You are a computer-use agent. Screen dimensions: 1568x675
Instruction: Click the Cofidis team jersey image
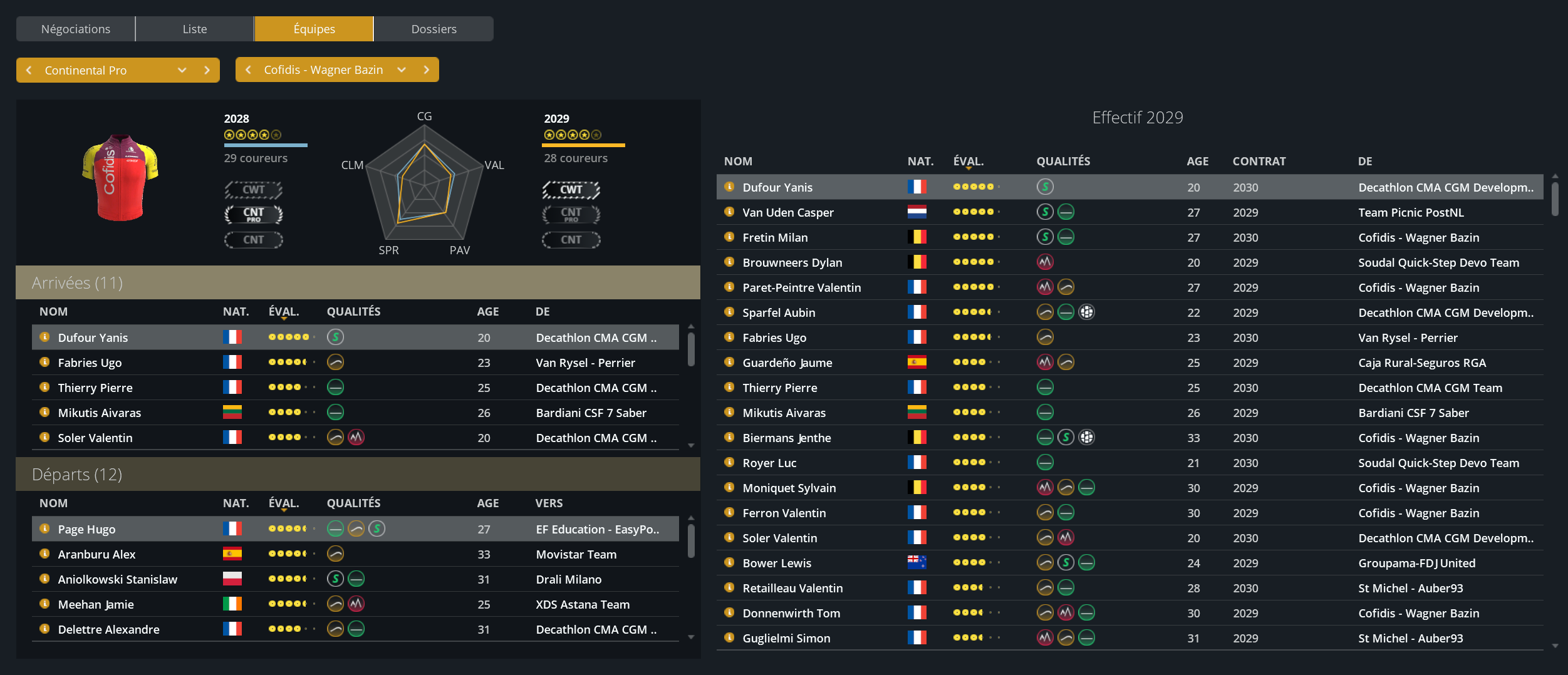tap(120, 177)
